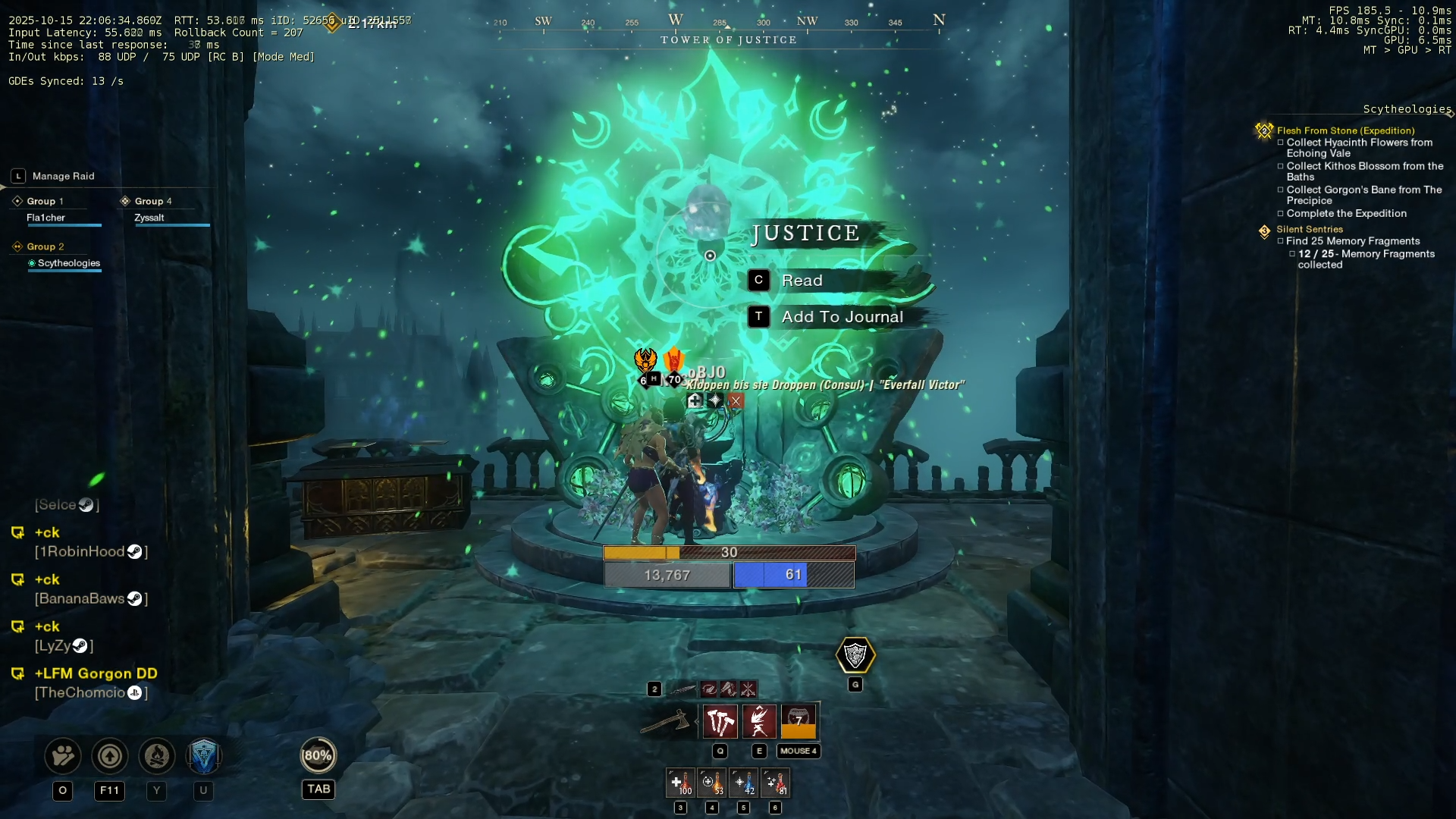Open the Silent Sentries quest tracker entry
Screen dimensions: 1456x819
point(1309,229)
